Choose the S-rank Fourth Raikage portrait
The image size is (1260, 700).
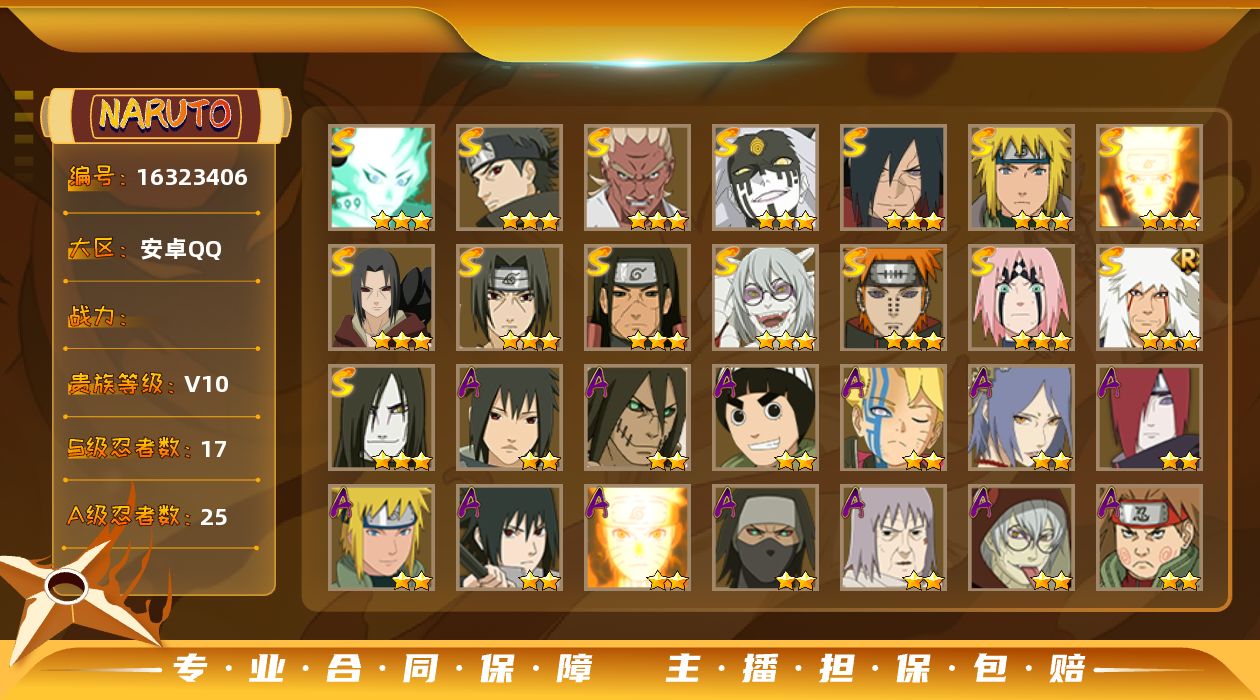(x=637, y=177)
